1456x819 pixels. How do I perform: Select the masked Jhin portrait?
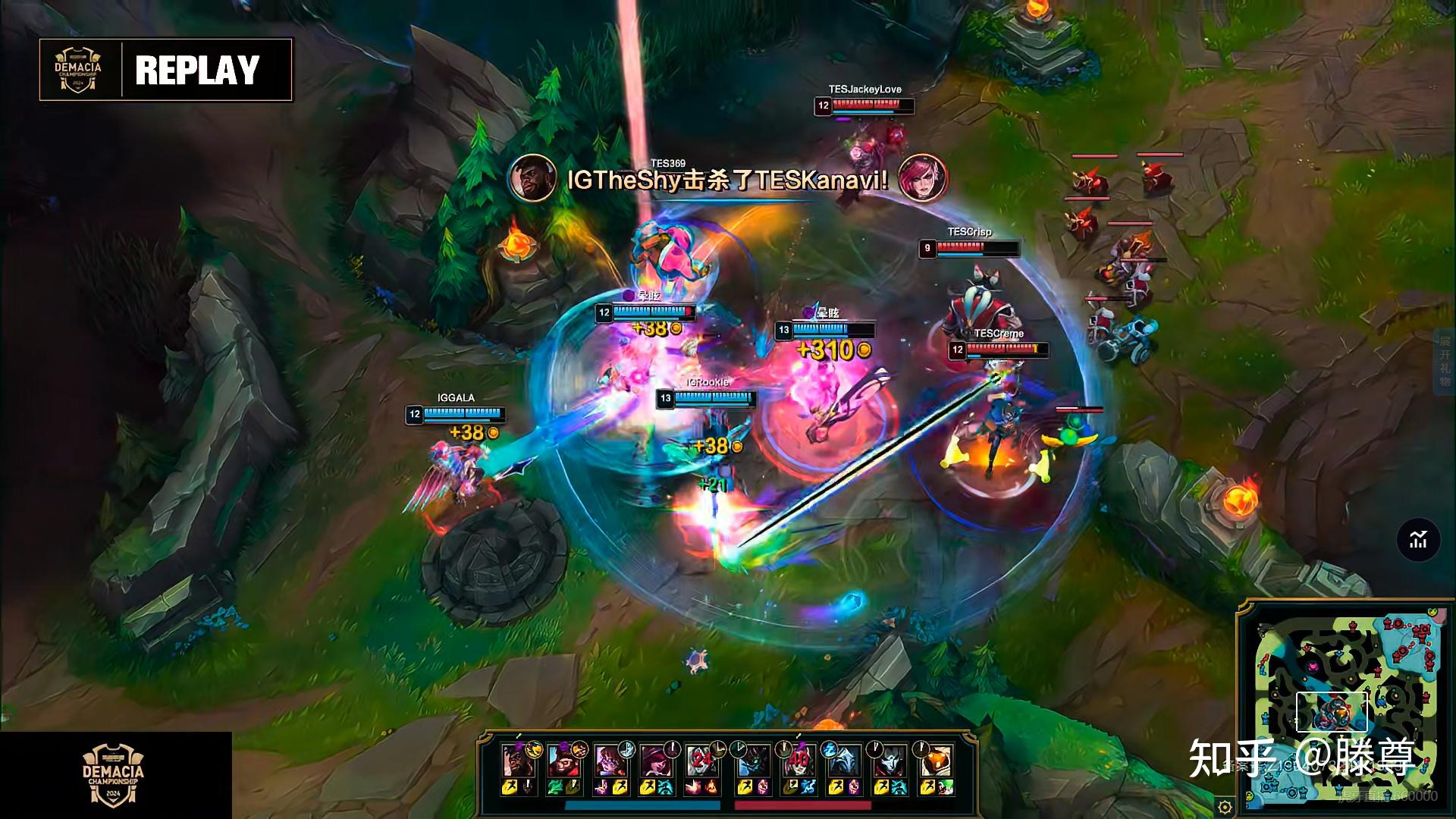tap(889, 760)
